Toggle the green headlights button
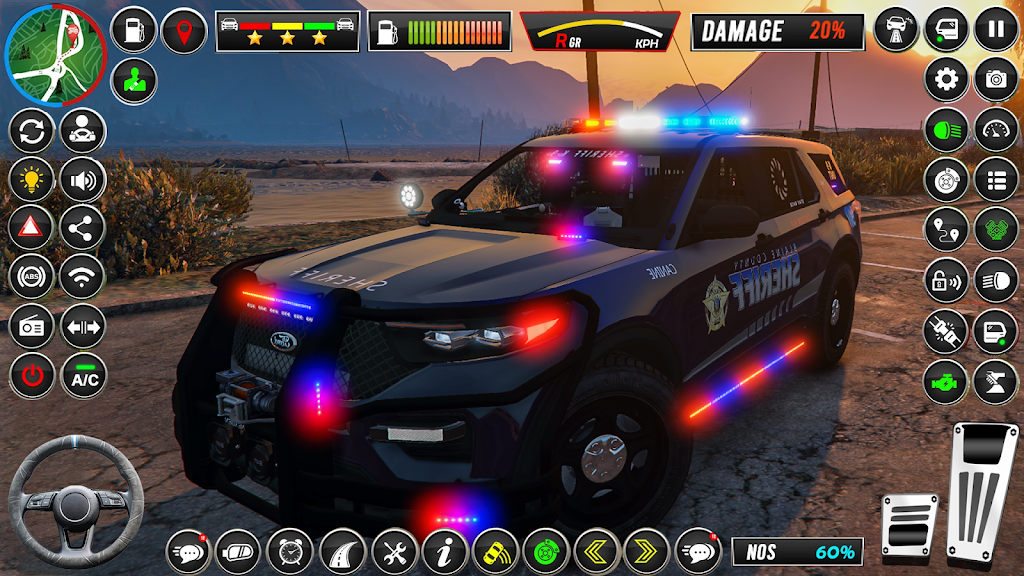 click(x=946, y=129)
